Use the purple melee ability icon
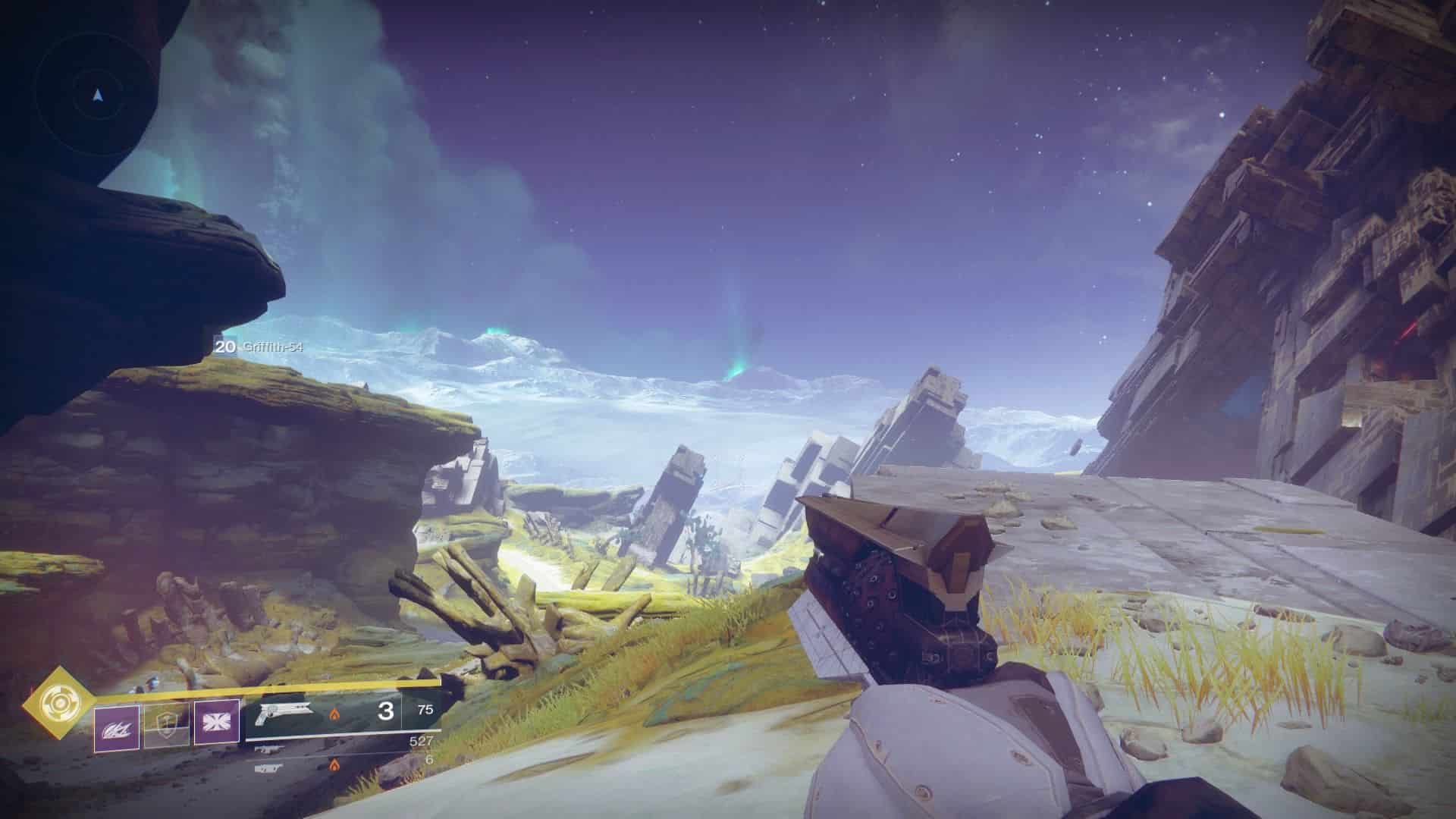Screen dimensions: 1456x819 [216, 721]
